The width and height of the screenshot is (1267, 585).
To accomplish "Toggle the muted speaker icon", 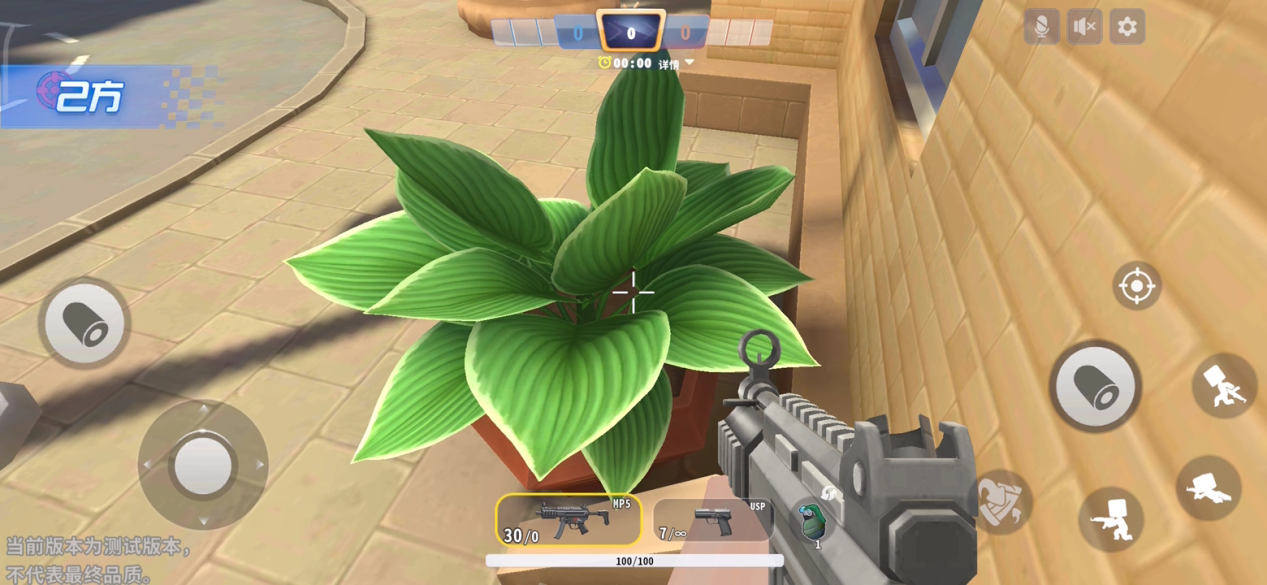I will pyautogui.click(x=1084, y=27).
